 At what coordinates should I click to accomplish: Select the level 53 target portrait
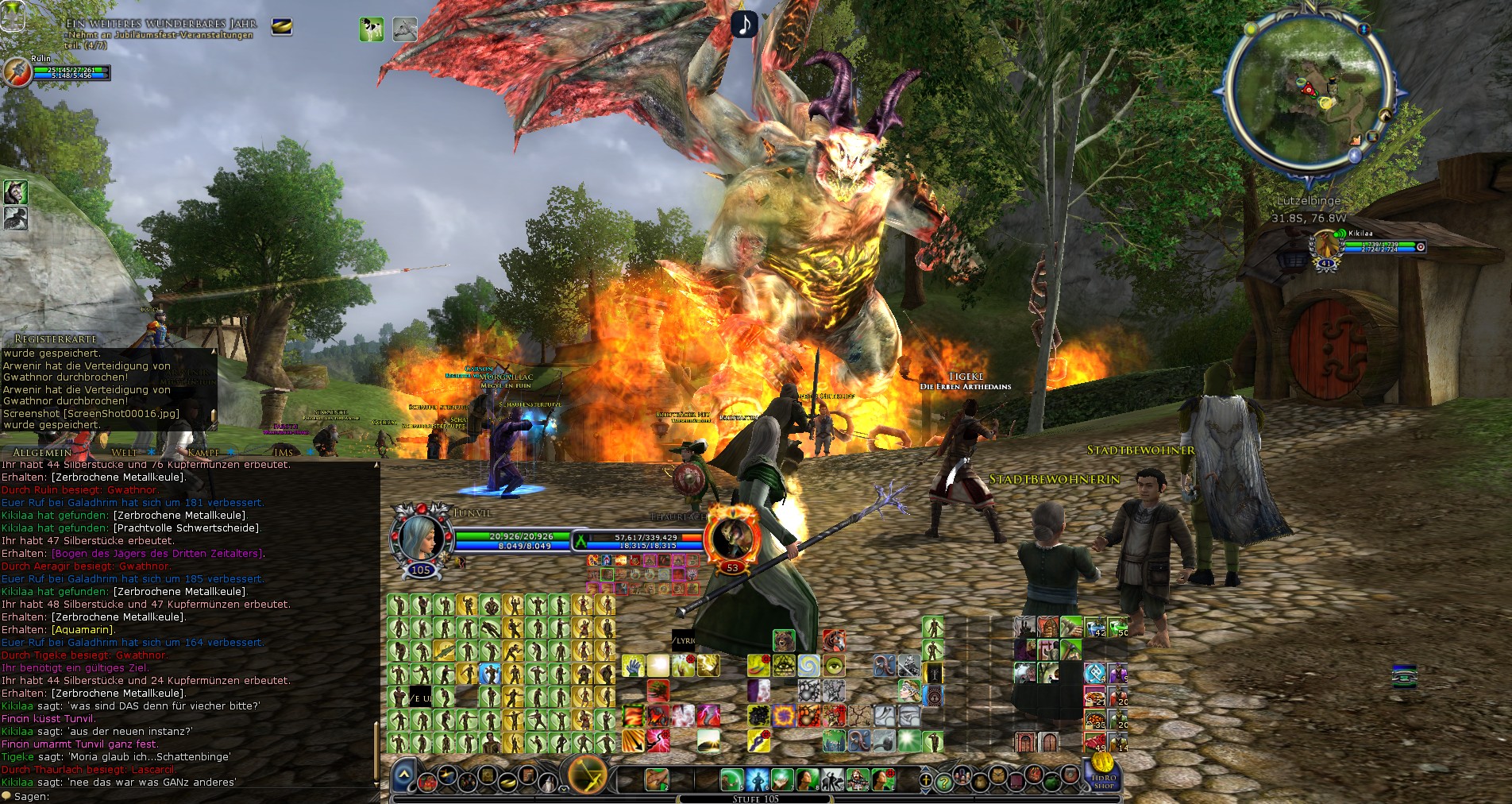point(731,538)
